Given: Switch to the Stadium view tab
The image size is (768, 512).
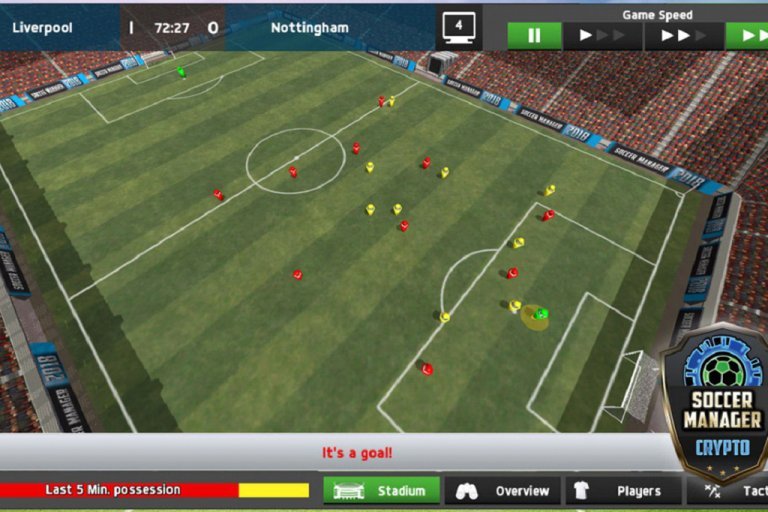Looking at the screenshot, I should coord(381,491).
